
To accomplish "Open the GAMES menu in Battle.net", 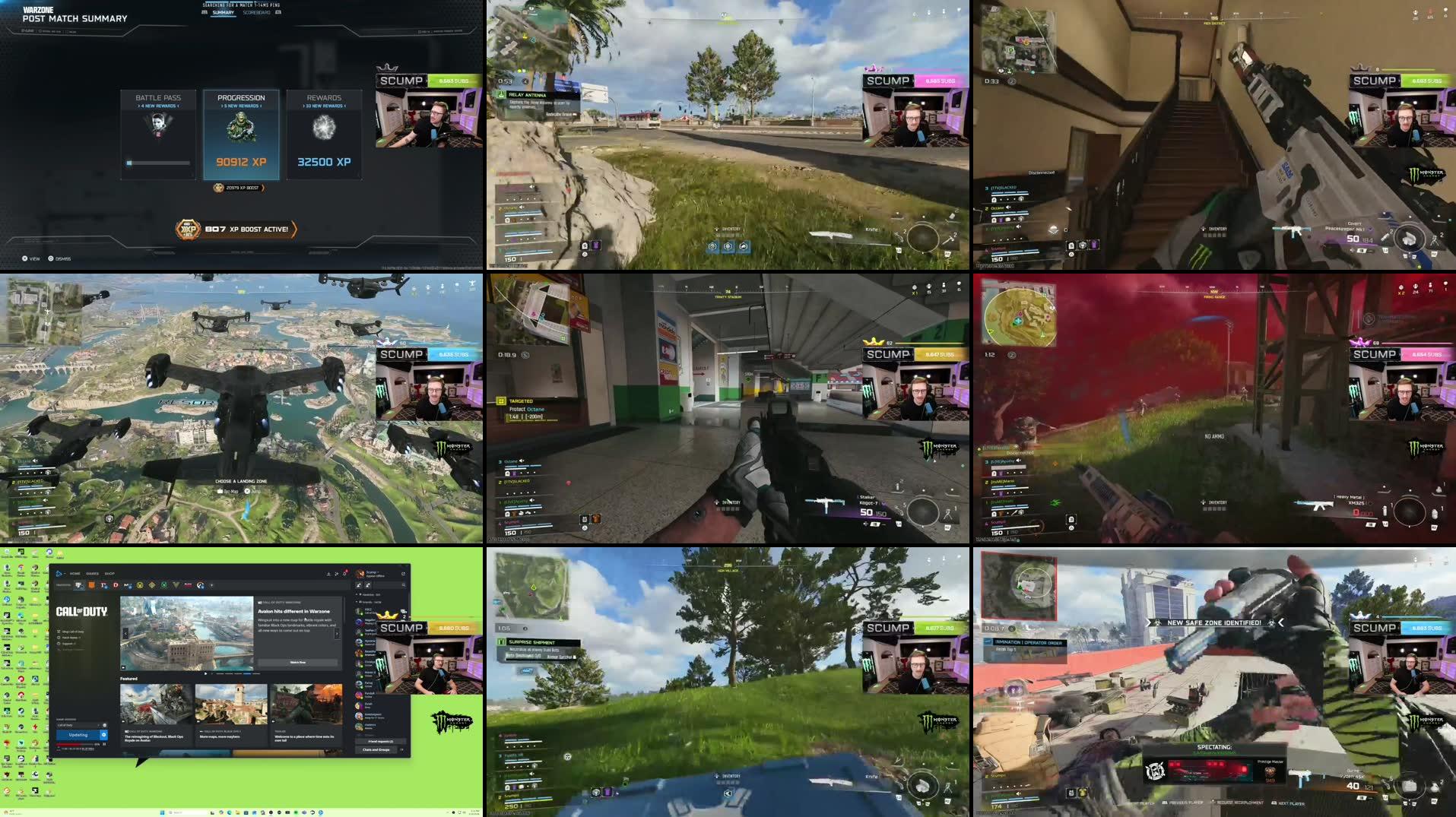I will (x=93, y=575).
